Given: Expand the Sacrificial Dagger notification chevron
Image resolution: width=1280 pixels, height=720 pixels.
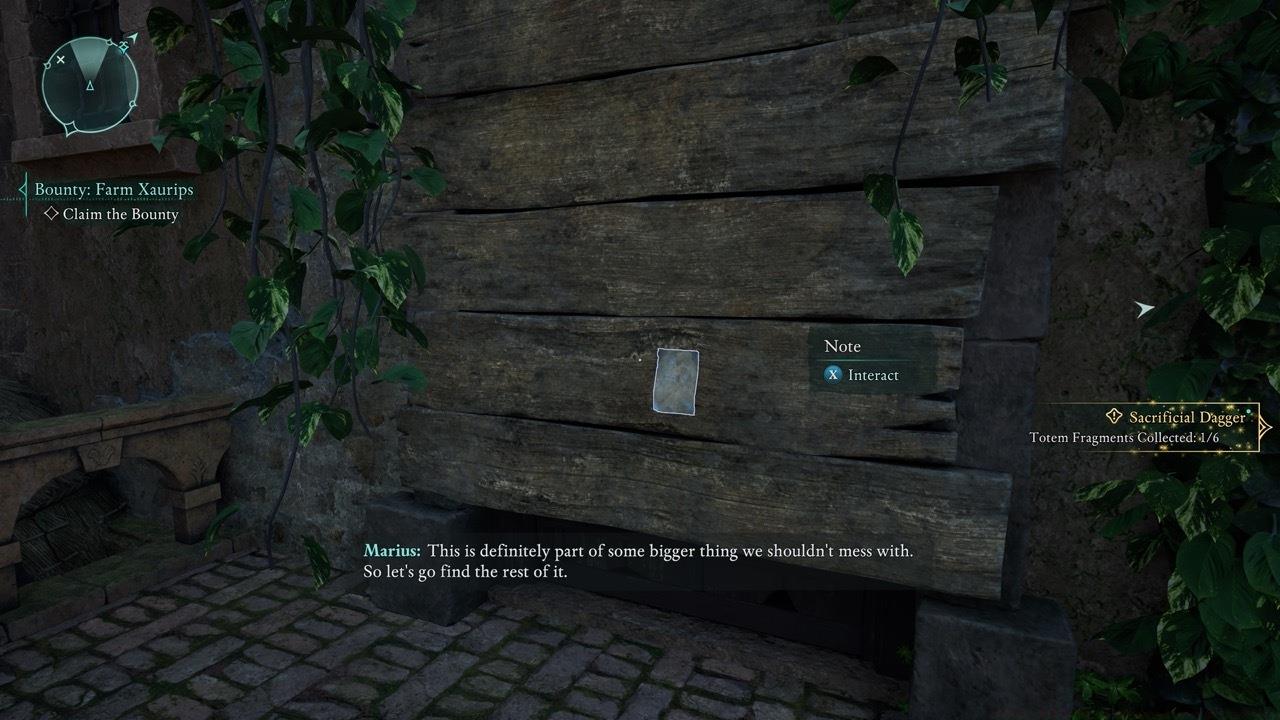Looking at the screenshot, I should pos(1264,425).
